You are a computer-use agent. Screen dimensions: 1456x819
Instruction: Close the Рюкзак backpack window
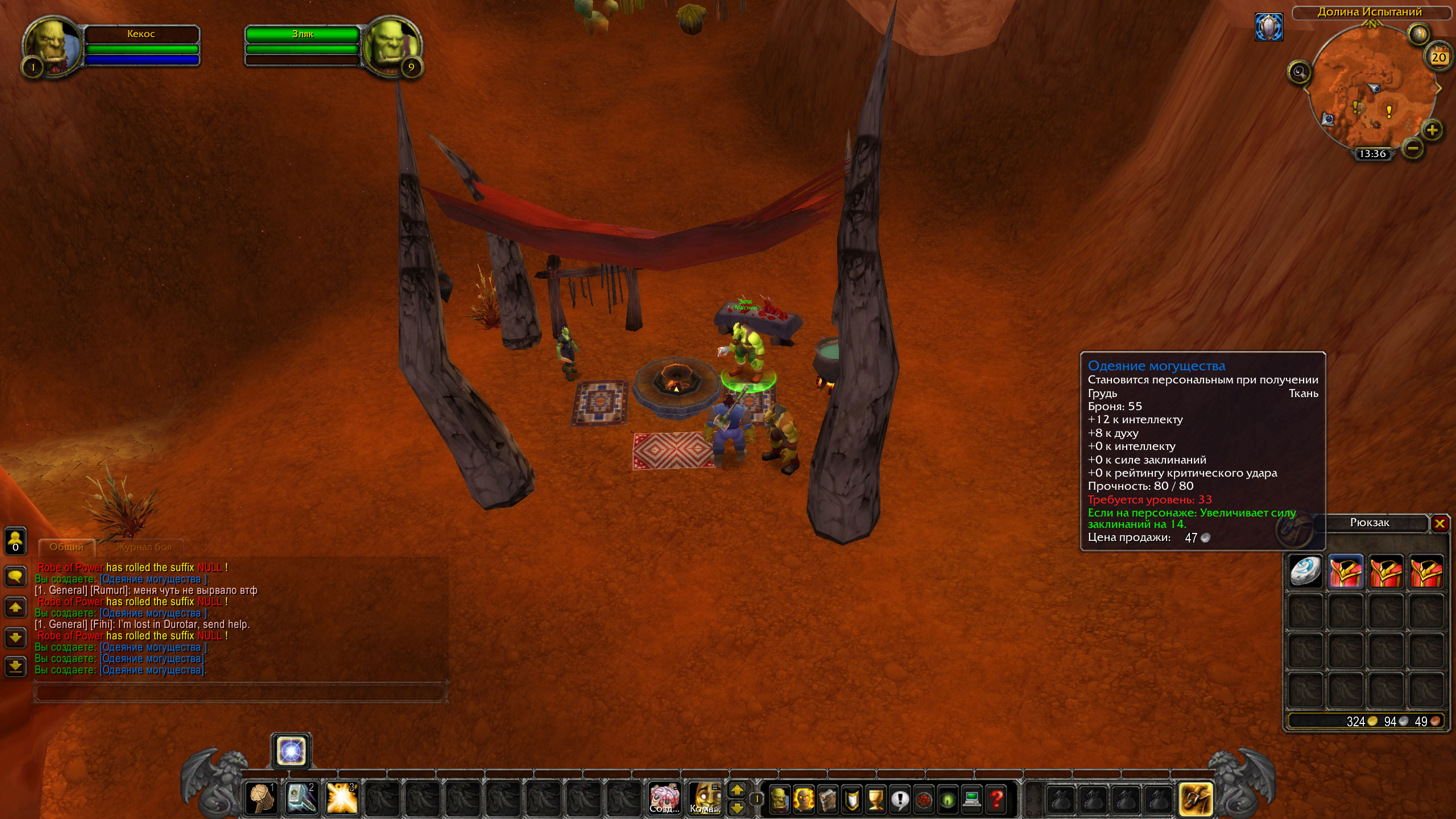click(1440, 523)
